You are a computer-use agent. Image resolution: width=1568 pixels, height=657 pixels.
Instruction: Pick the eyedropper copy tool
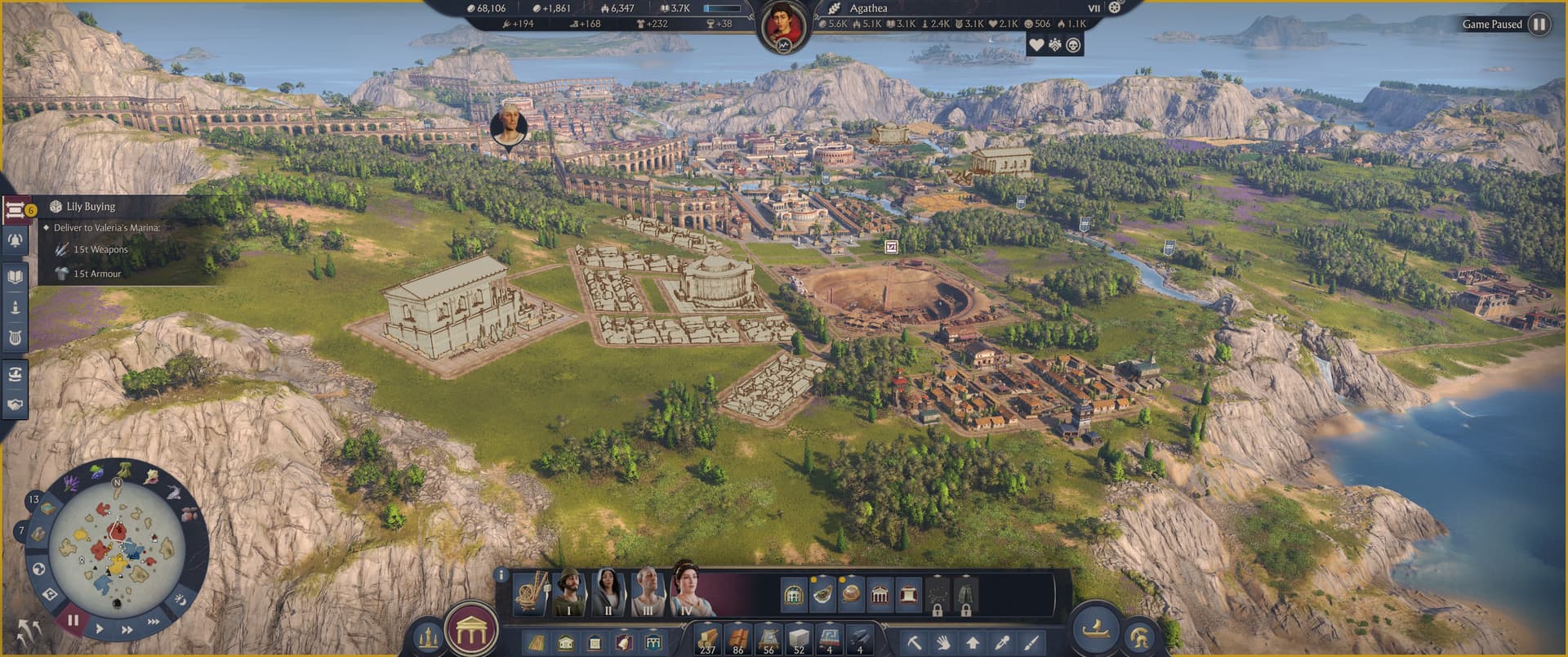1002,642
